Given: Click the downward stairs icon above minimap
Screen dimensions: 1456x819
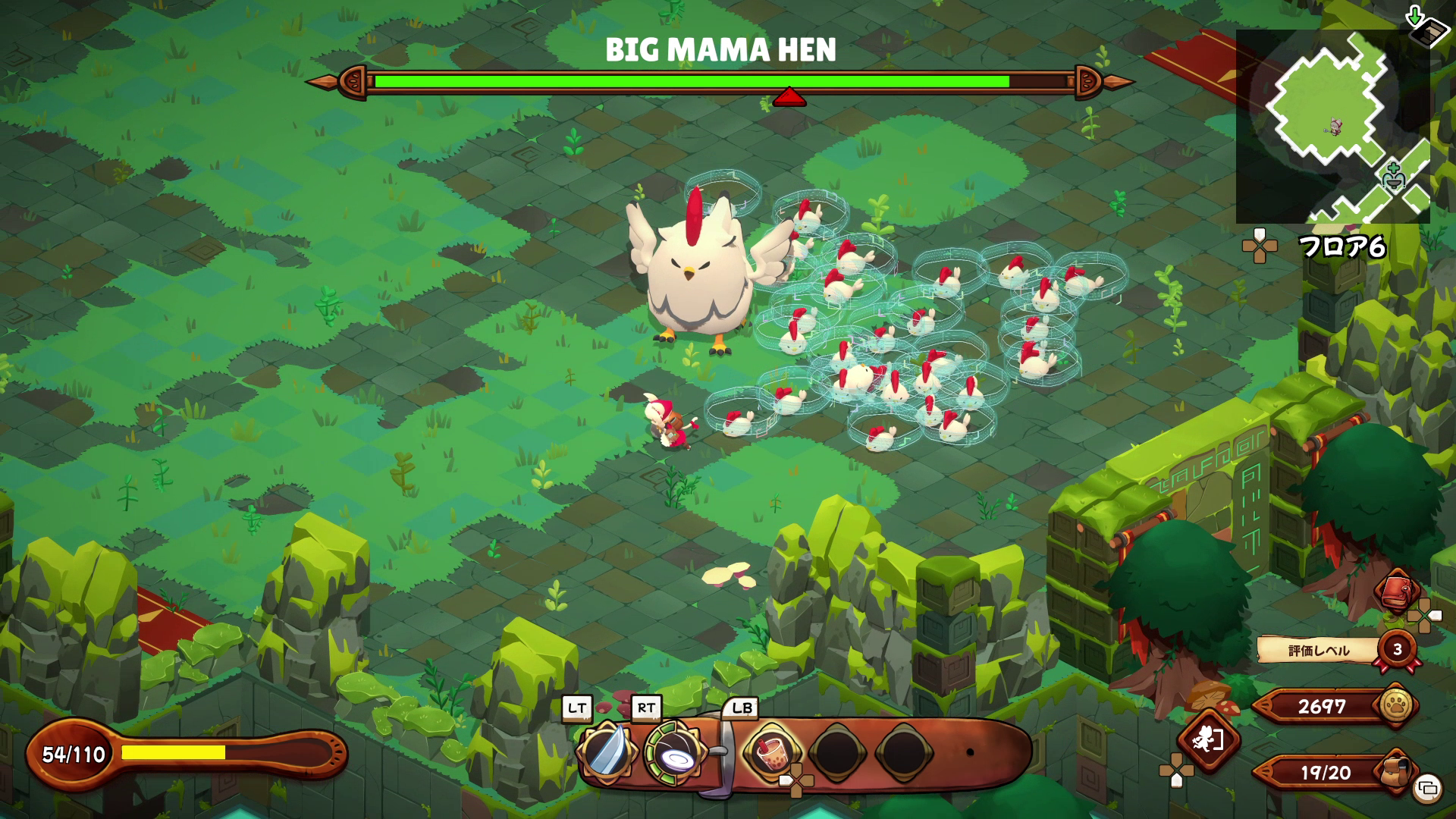Looking at the screenshot, I should pos(1425,24).
